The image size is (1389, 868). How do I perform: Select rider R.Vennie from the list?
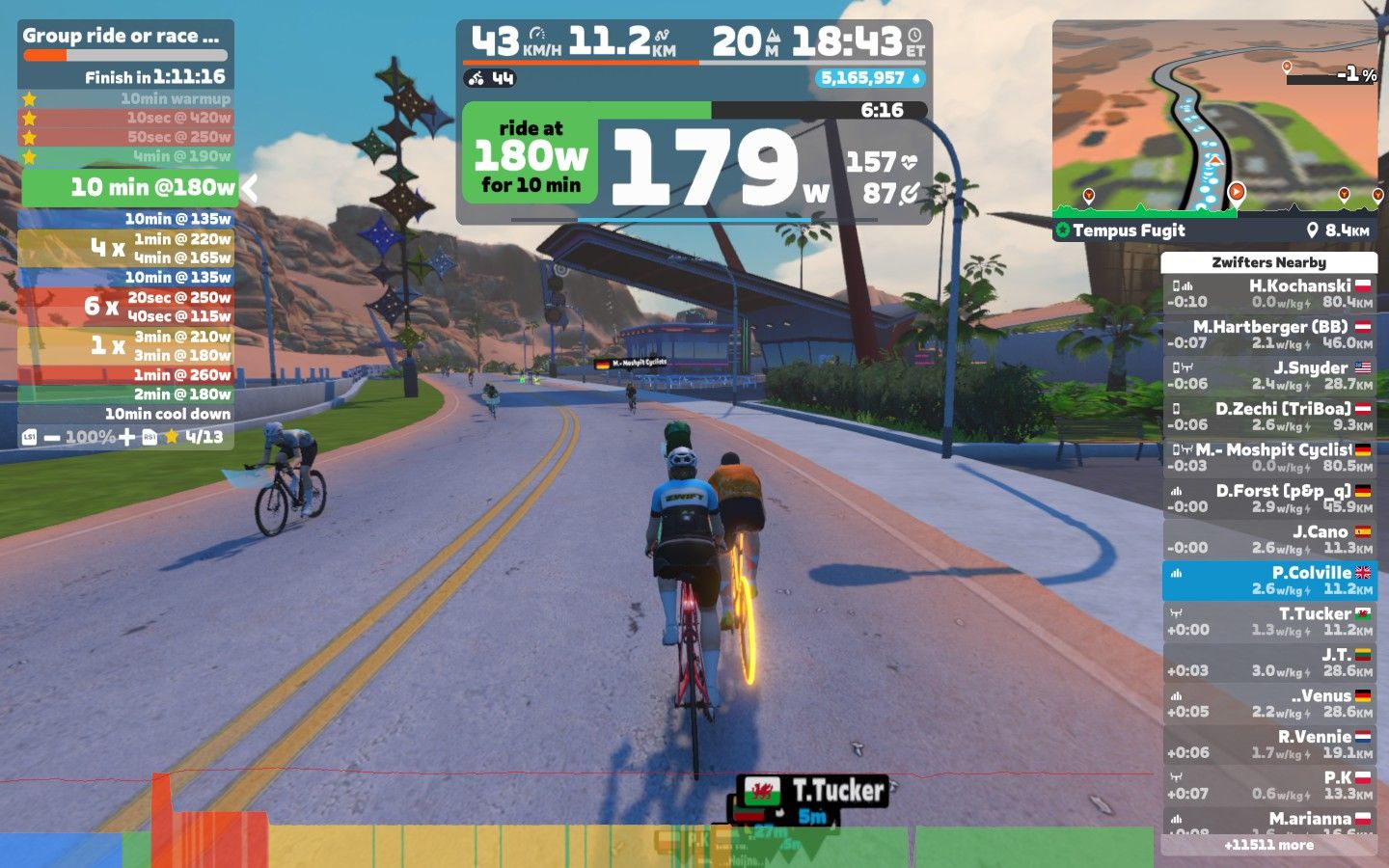pyautogui.click(x=1268, y=744)
